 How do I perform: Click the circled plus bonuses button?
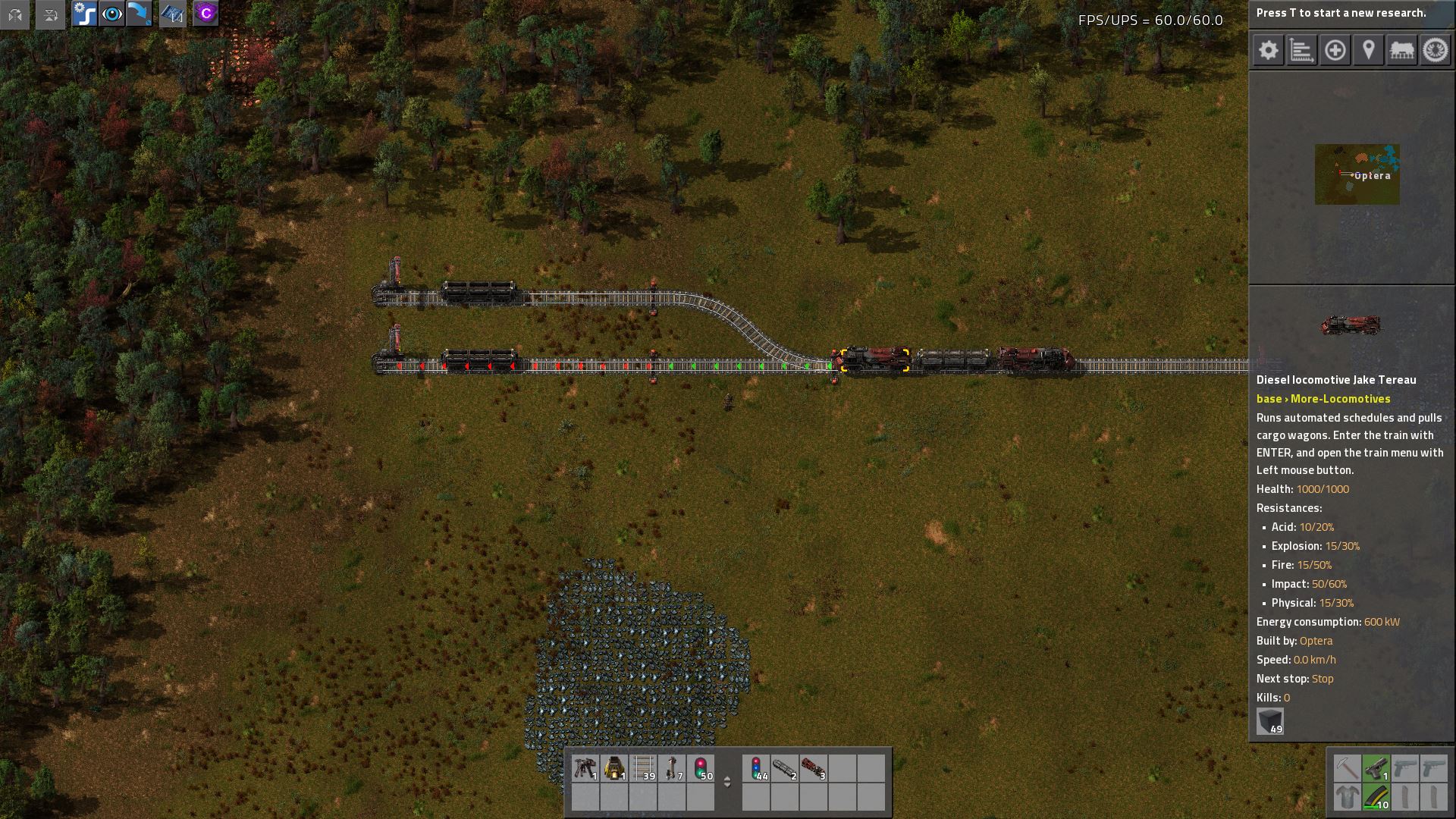pos(1335,51)
